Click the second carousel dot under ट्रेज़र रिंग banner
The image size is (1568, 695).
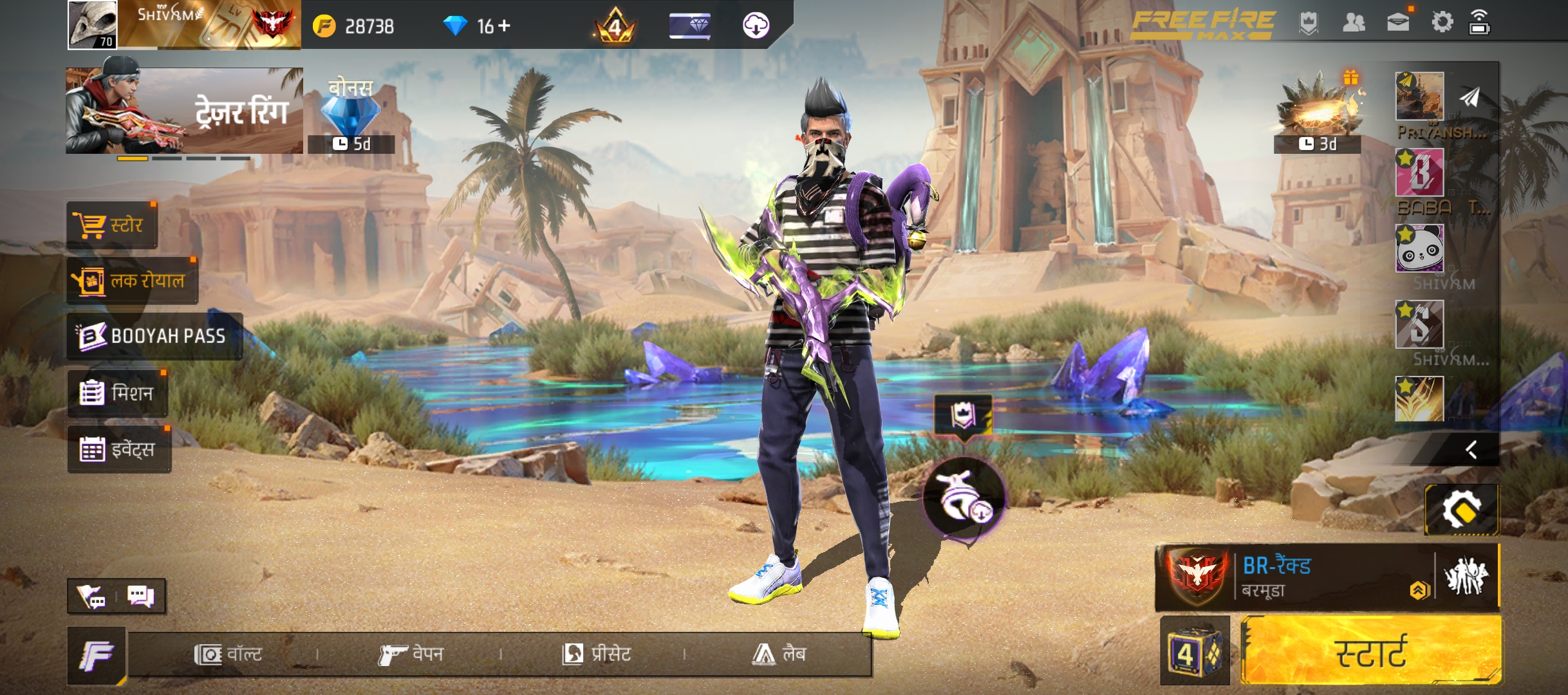pyautogui.click(x=166, y=158)
